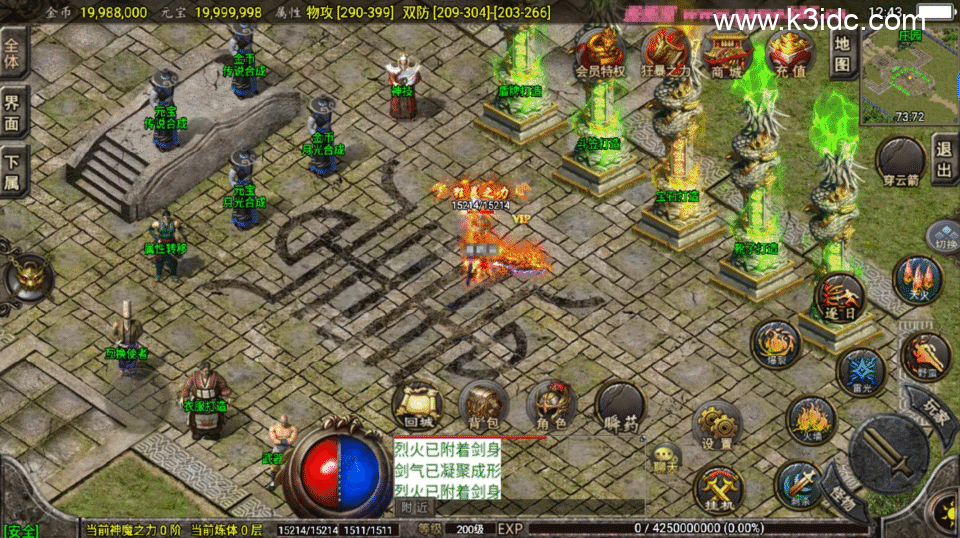Open the 角色 character sheet

coord(551,404)
